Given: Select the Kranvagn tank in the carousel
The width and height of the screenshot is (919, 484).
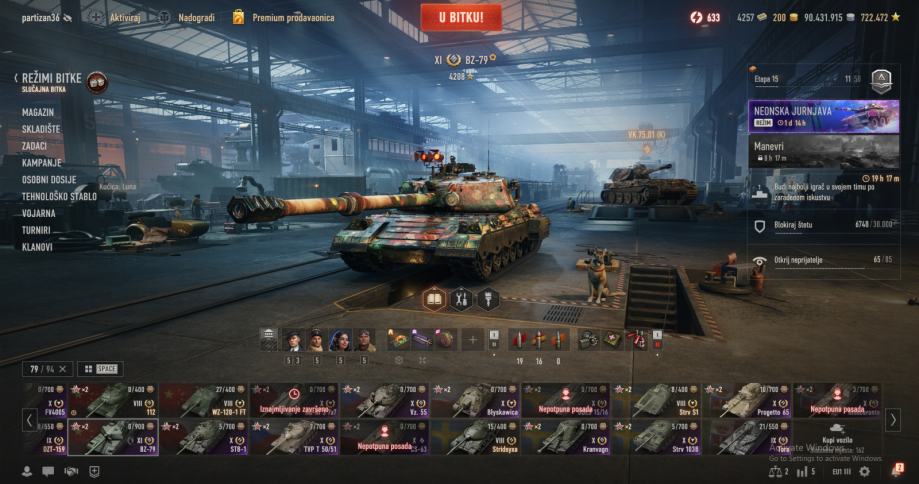Looking at the screenshot, I should coord(565,437).
